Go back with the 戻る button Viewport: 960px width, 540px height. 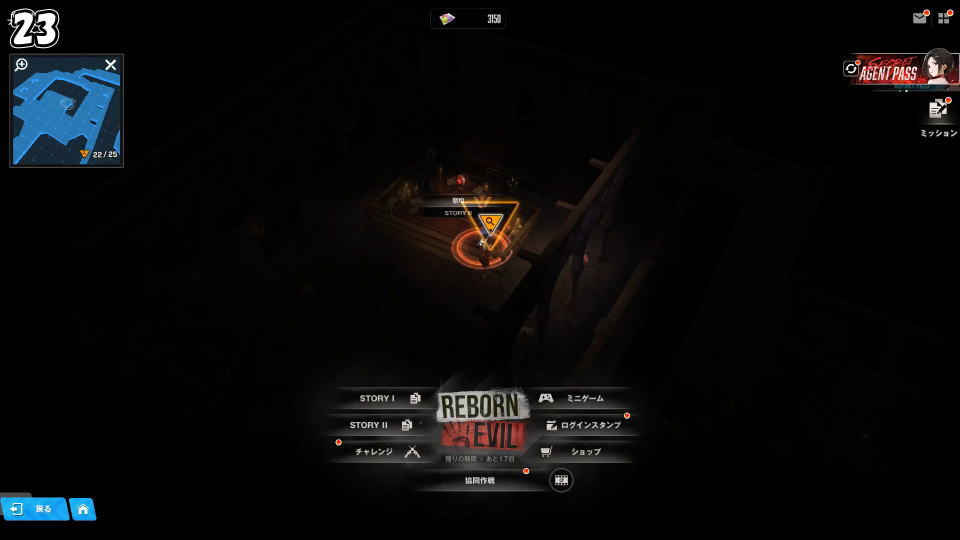point(34,509)
